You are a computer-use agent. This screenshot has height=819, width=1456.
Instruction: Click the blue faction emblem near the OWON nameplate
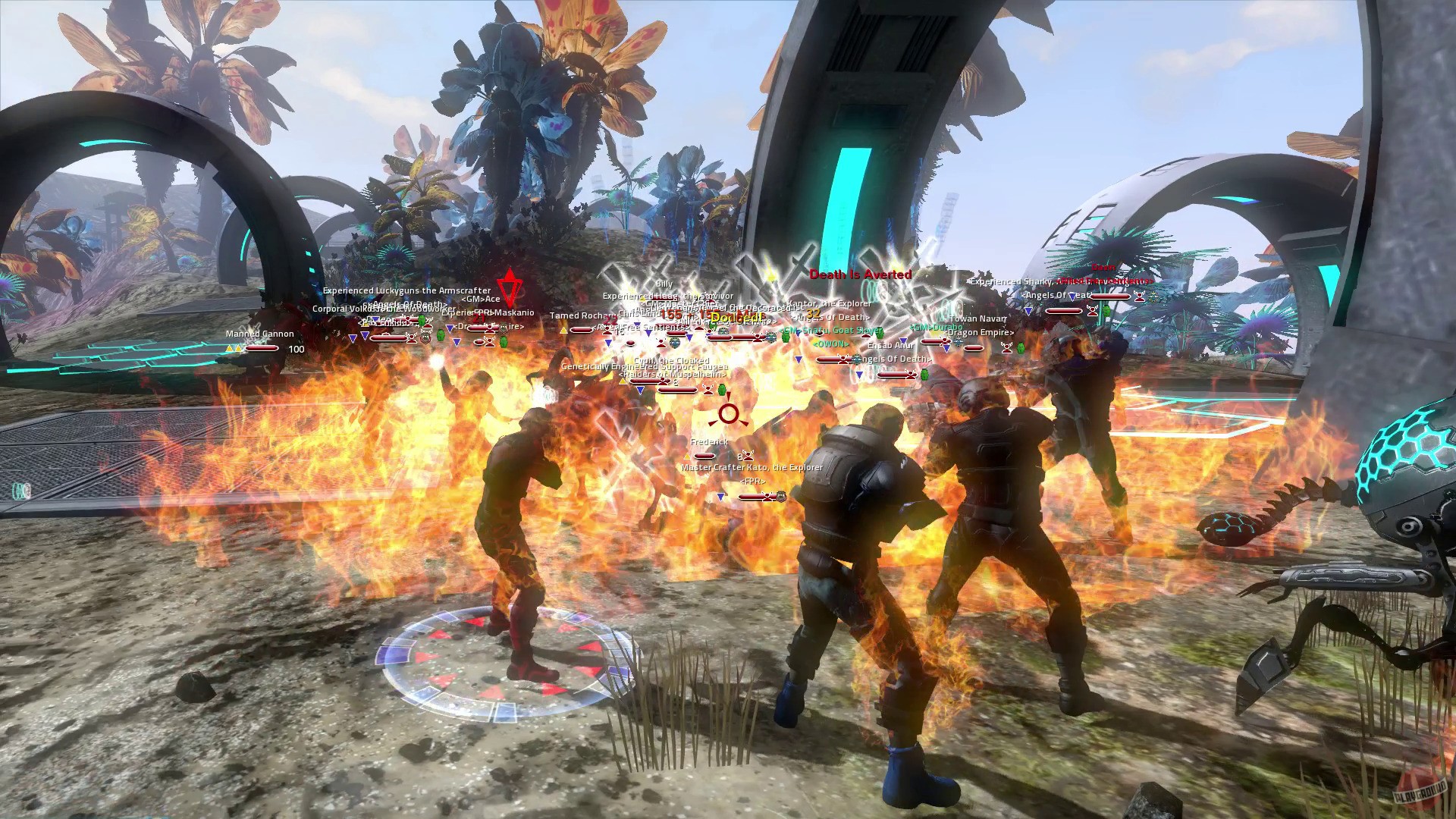coord(857,359)
